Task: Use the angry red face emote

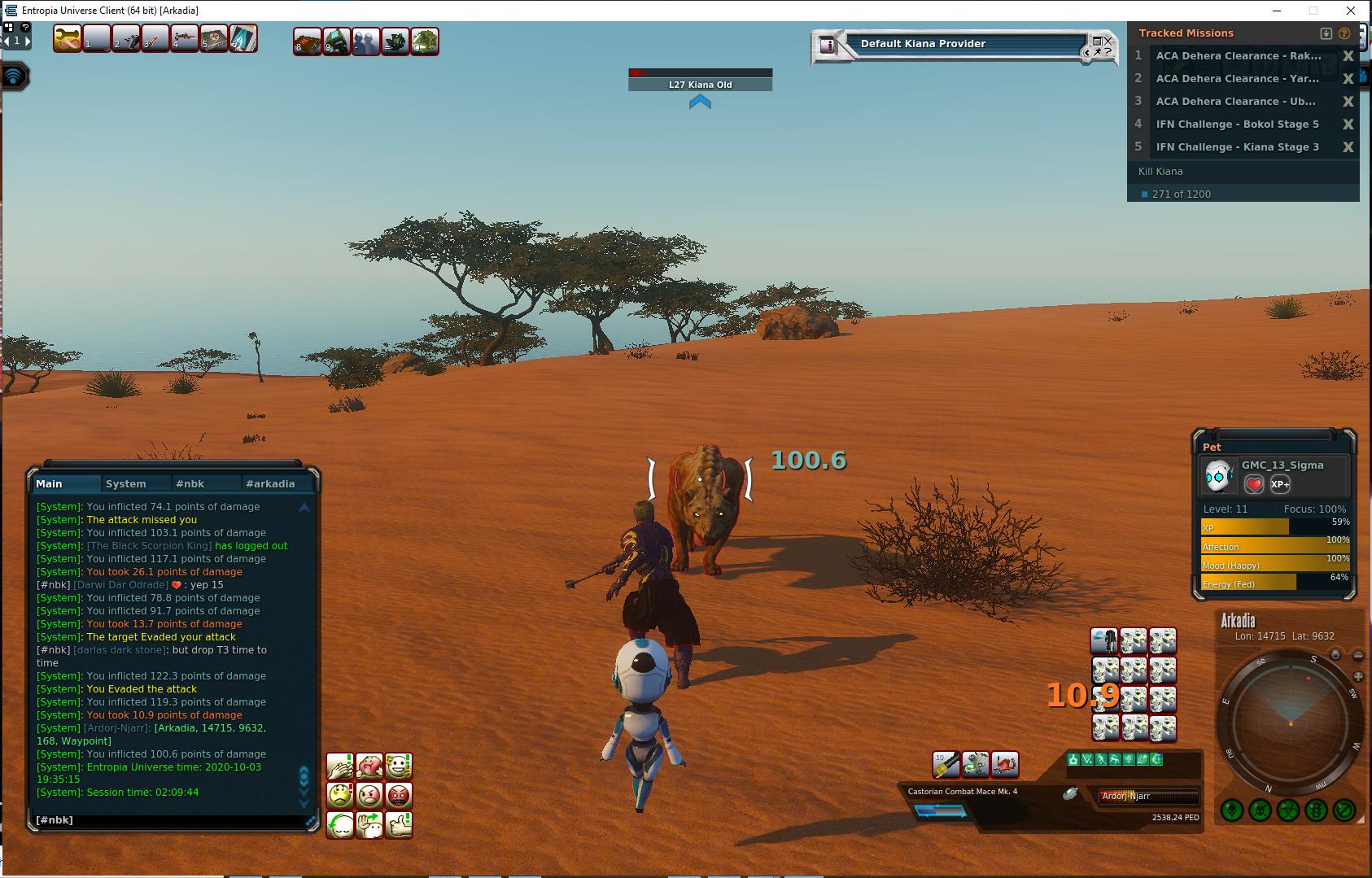Action: (x=399, y=795)
